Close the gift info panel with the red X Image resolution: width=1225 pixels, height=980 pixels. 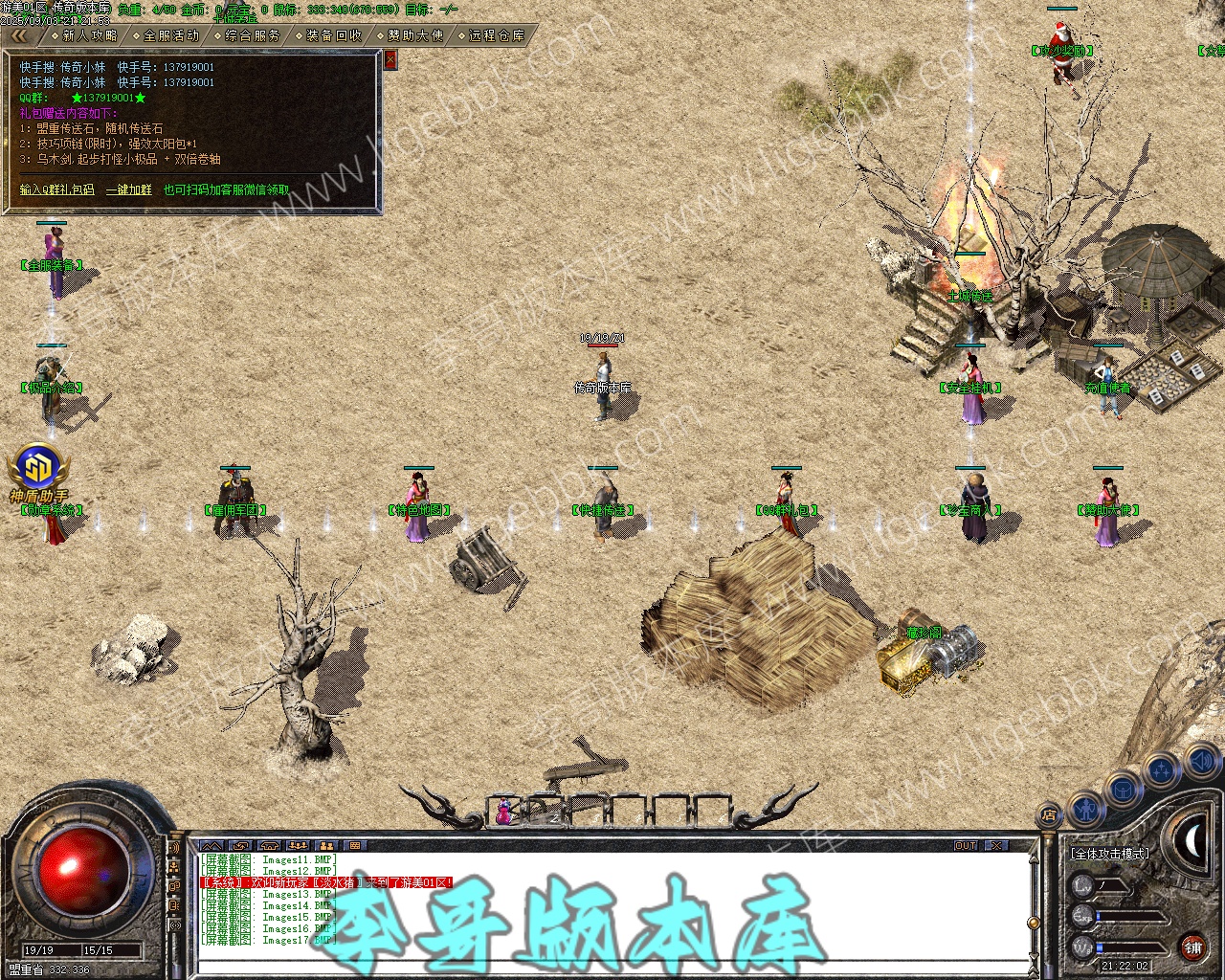tap(390, 59)
